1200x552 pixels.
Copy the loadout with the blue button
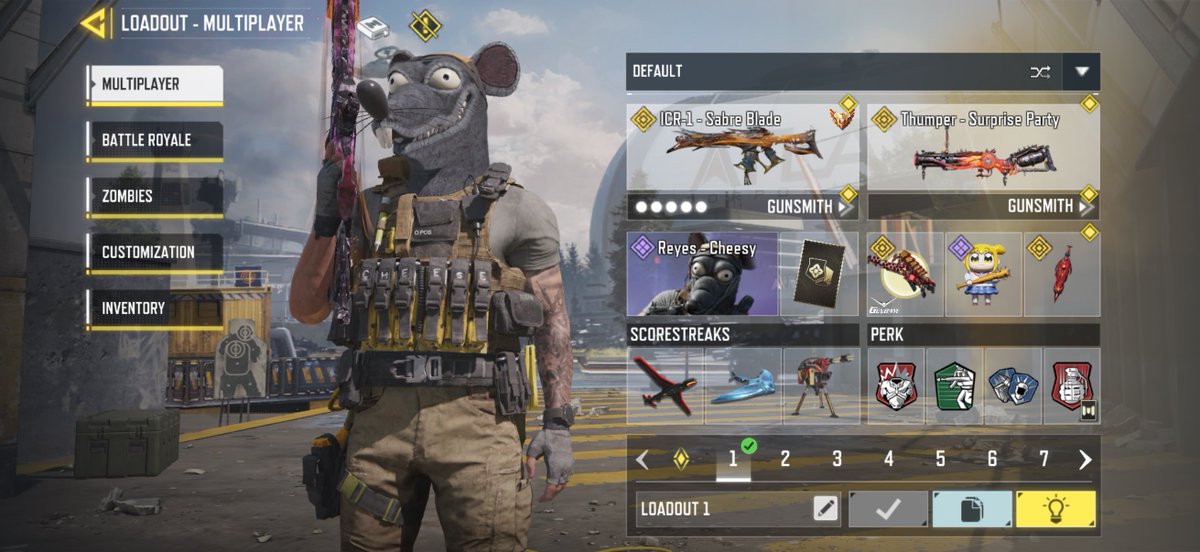click(972, 509)
